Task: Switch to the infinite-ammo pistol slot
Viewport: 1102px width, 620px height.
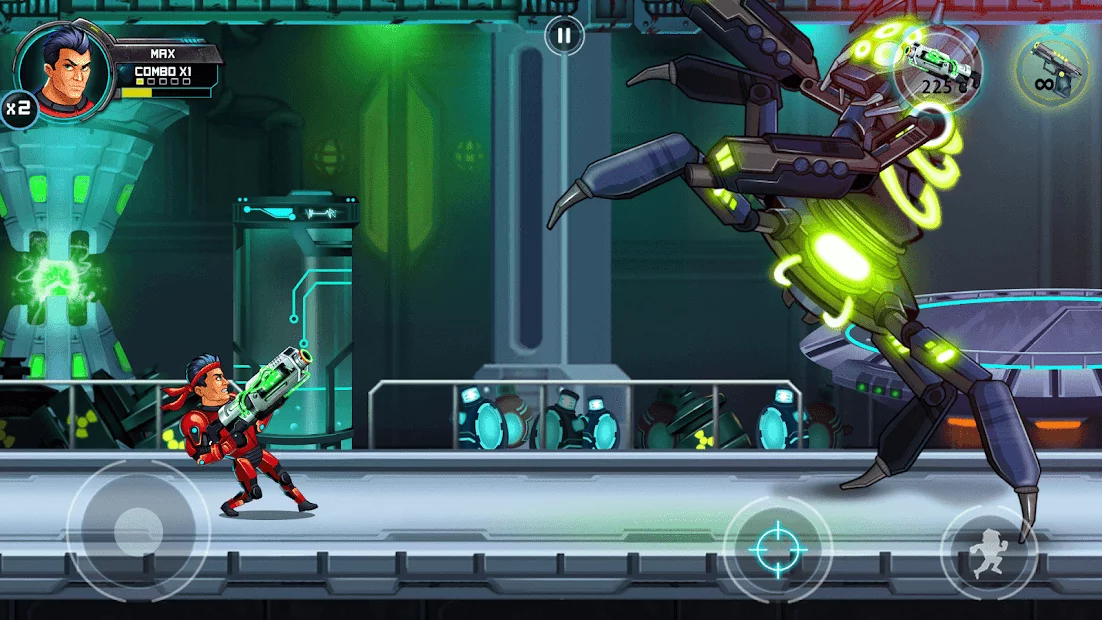Action: click(x=1052, y=71)
